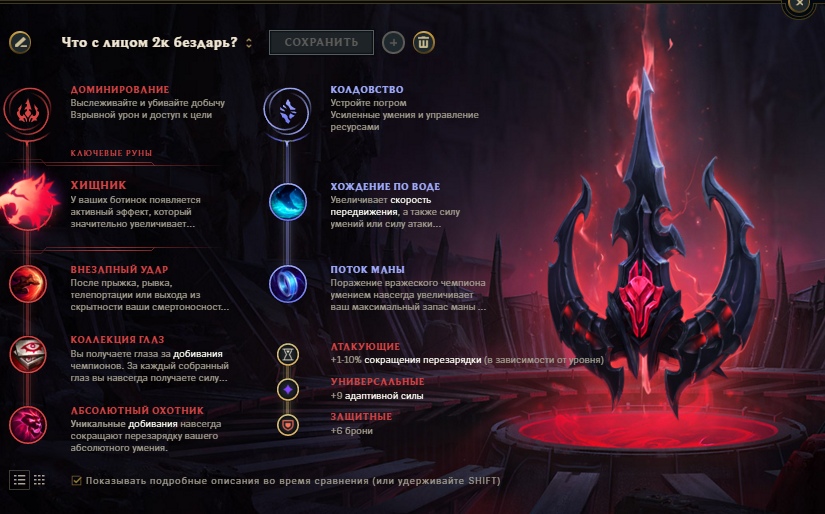
Task: Toggle the detailed descriptions checkbox
Action: click(77, 481)
